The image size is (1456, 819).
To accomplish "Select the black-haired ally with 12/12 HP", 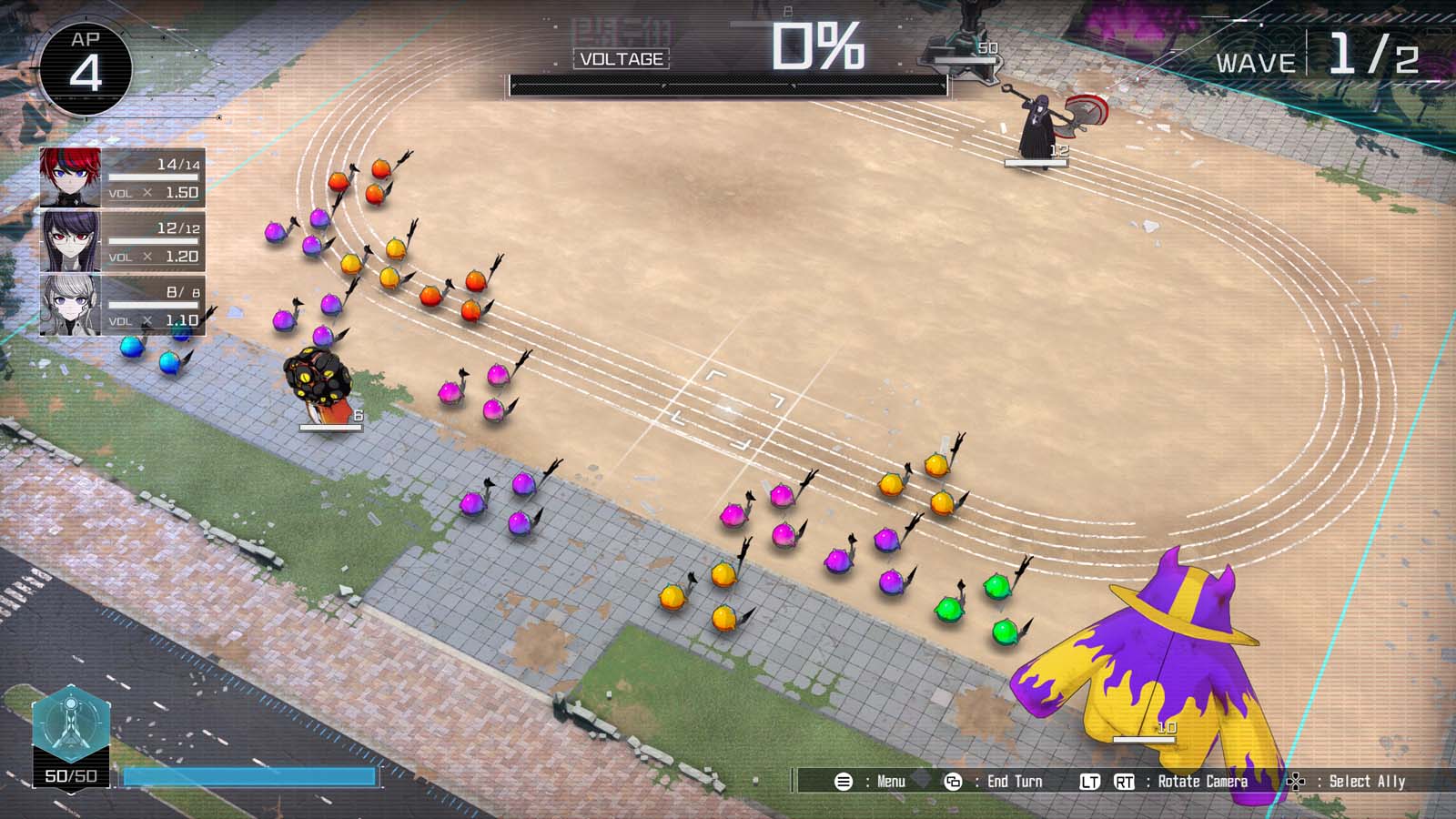I will click(71, 241).
